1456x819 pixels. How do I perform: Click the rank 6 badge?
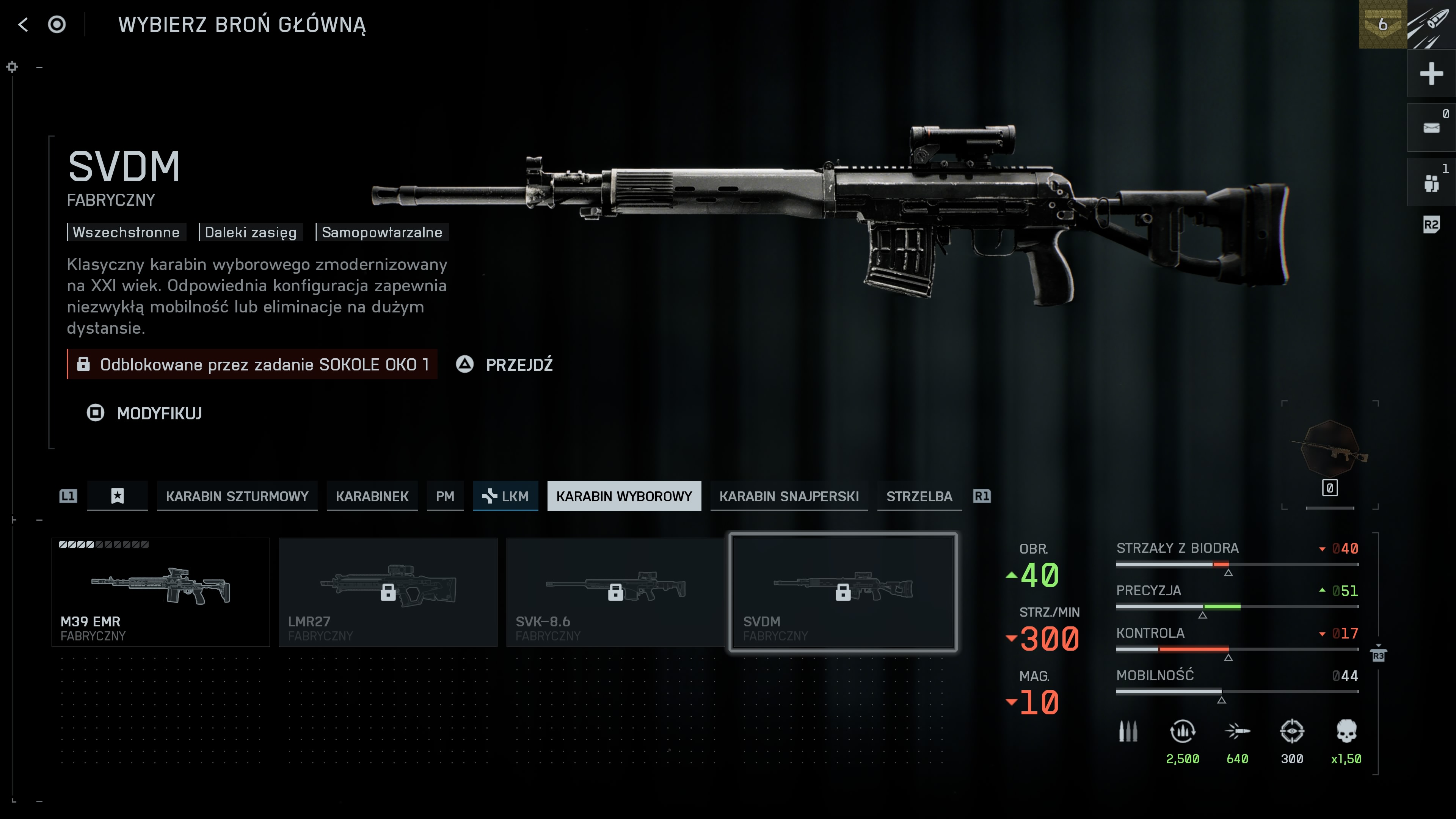pos(1382,24)
